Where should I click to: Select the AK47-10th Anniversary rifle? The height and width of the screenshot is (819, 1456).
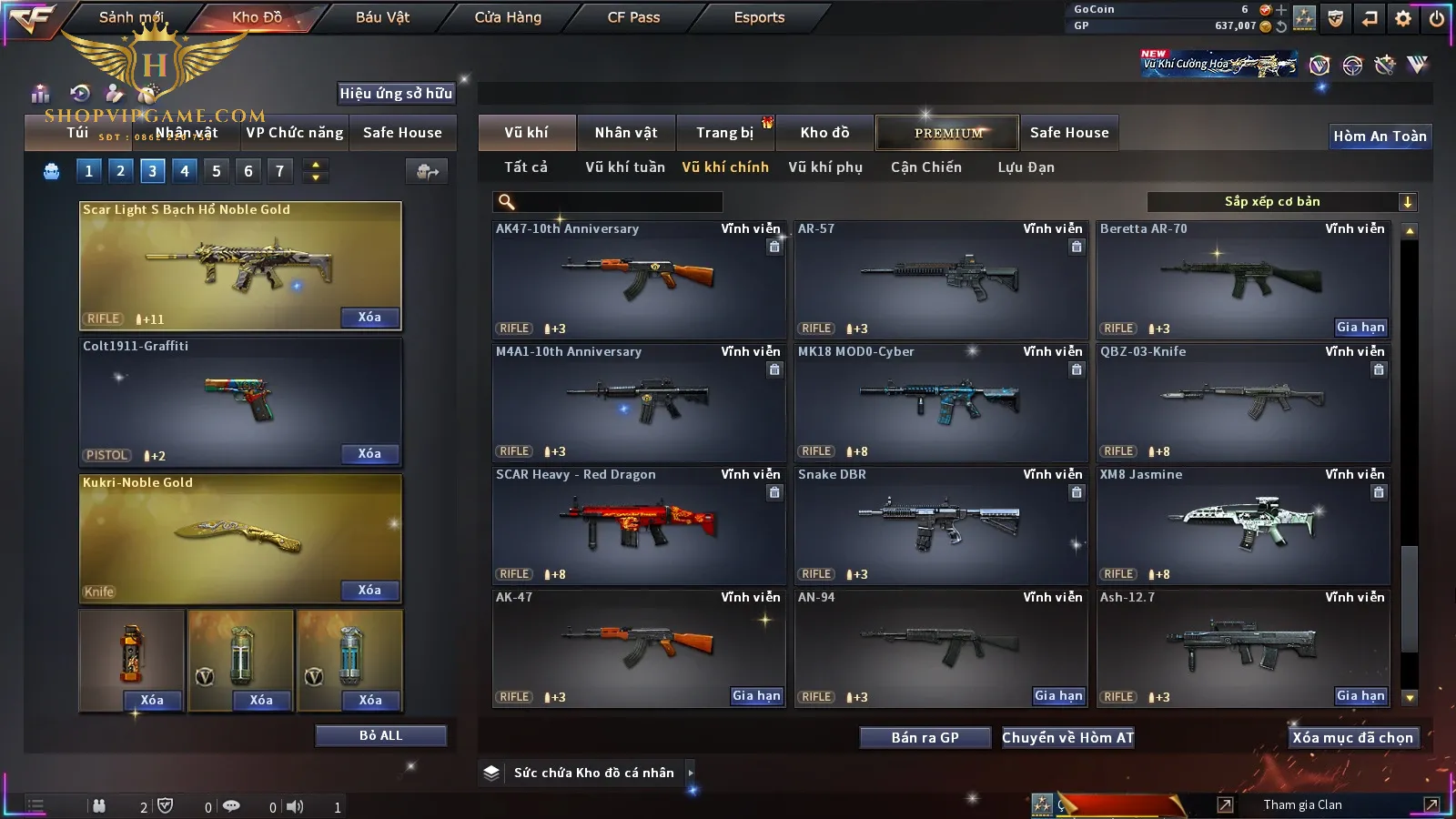639,280
